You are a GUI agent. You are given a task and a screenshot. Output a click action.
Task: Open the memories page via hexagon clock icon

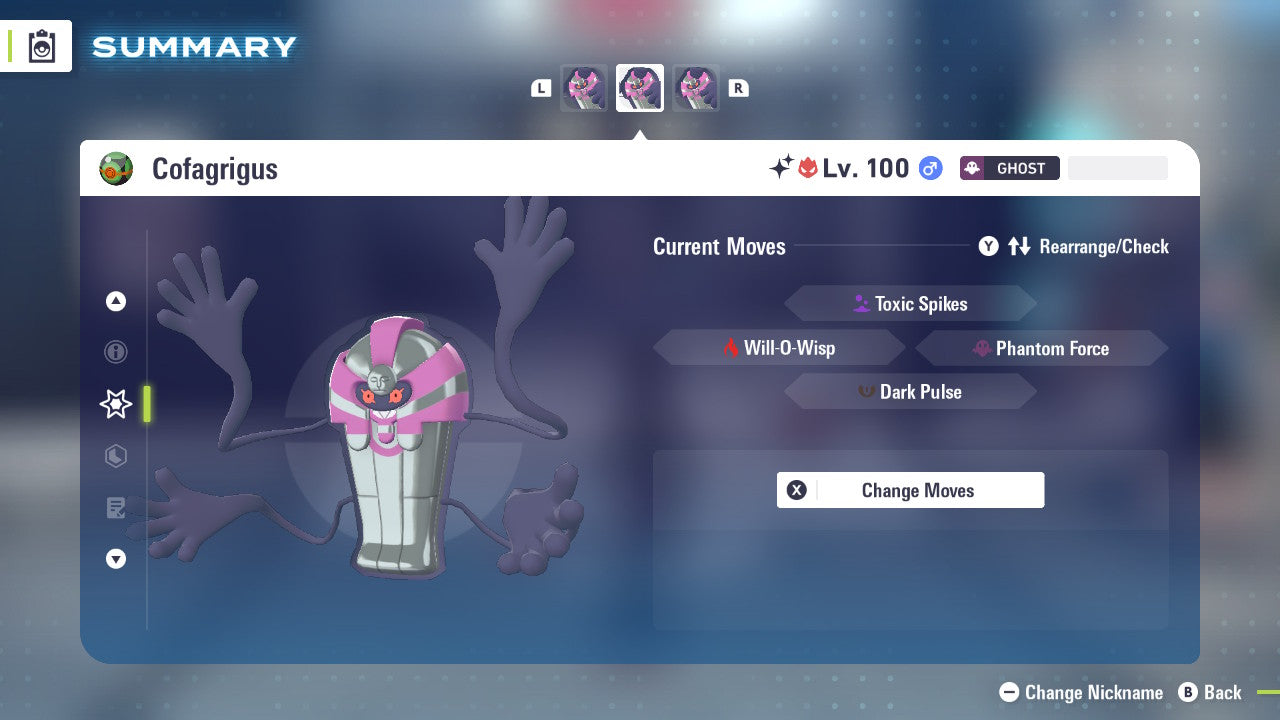pos(116,456)
